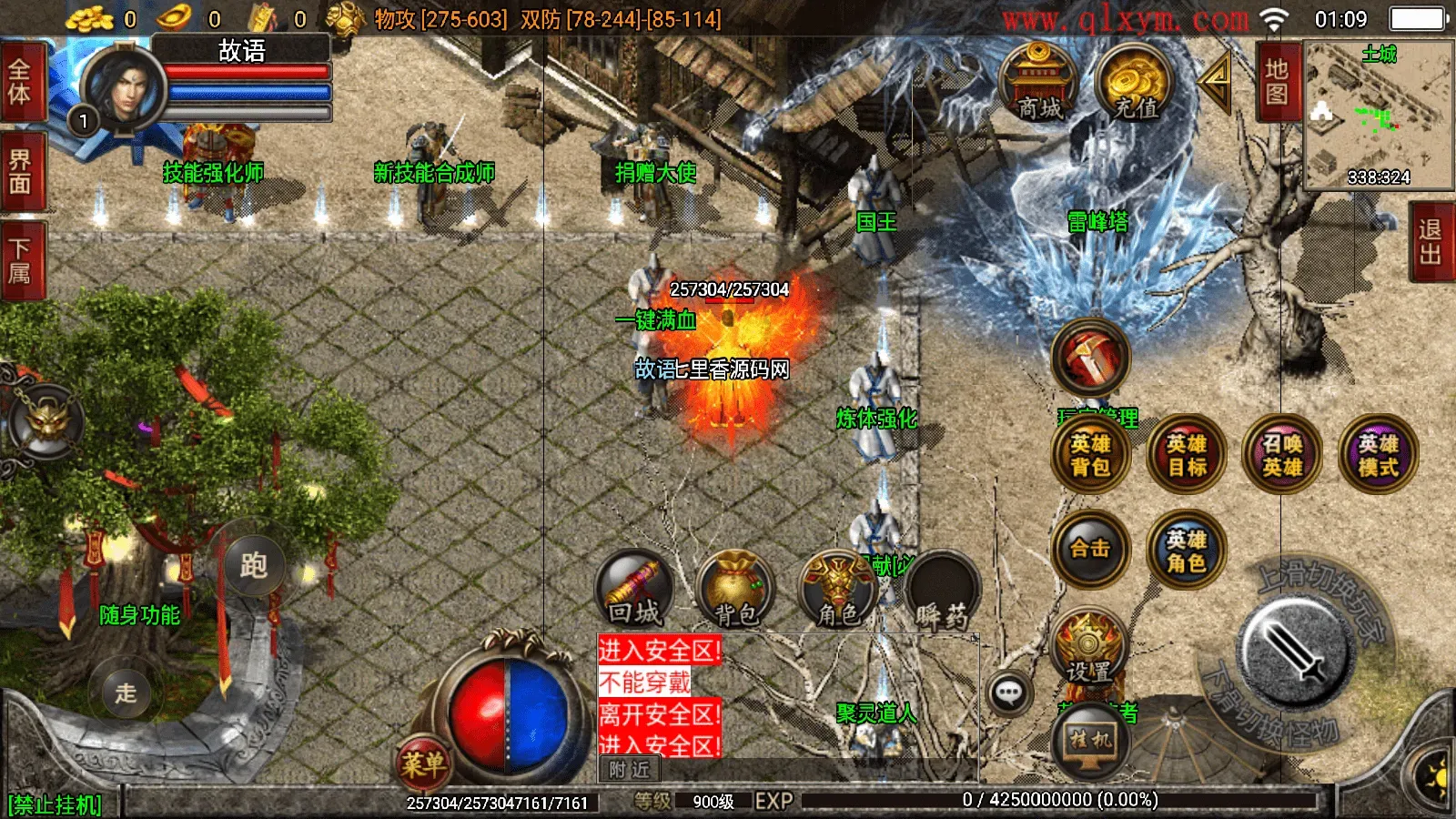Open the 充值 recharge icon
The height and width of the screenshot is (819, 1456).
click(1135, 84)
